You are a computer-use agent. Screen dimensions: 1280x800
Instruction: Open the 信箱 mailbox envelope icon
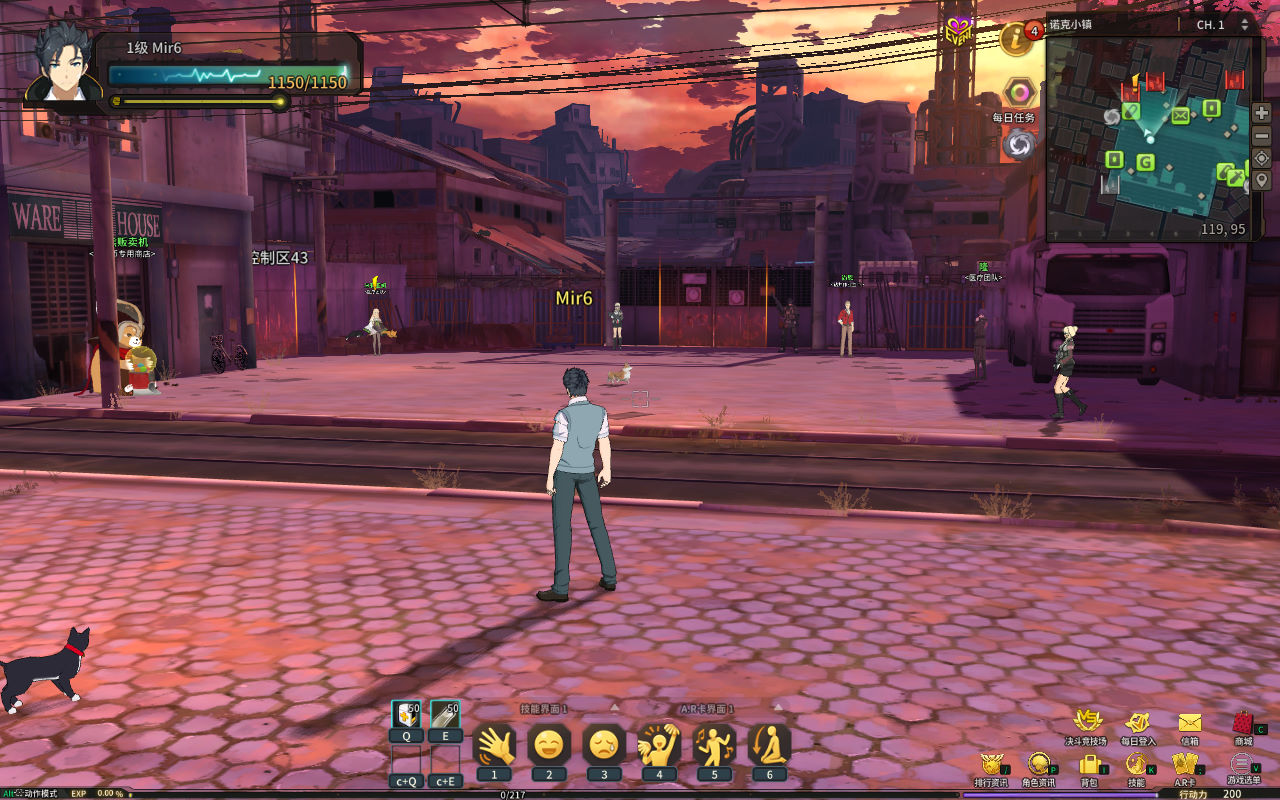click(x=1189, y=722)
